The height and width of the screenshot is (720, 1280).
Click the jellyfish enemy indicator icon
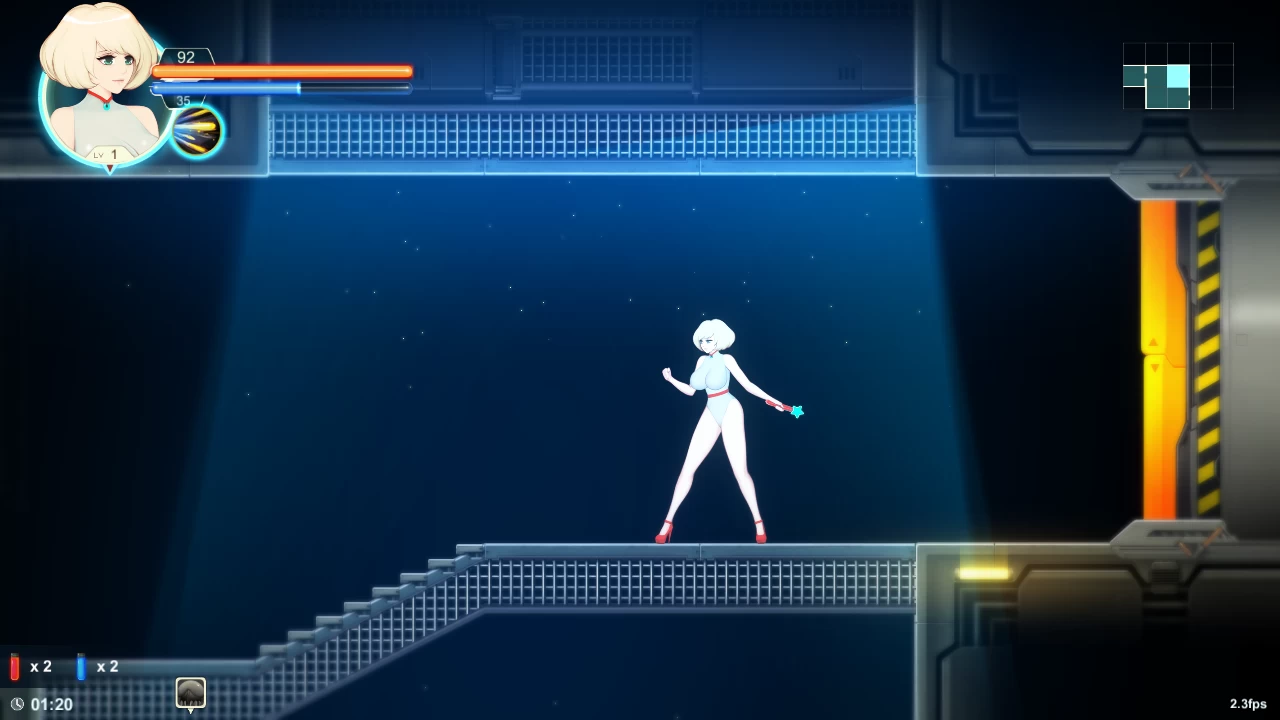click(x=190, y=693)
